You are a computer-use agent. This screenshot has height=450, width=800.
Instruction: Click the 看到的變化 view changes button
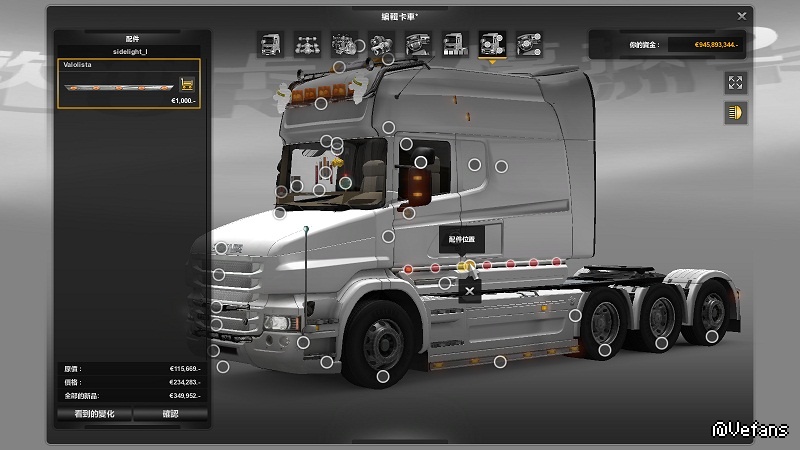point(95,413)
